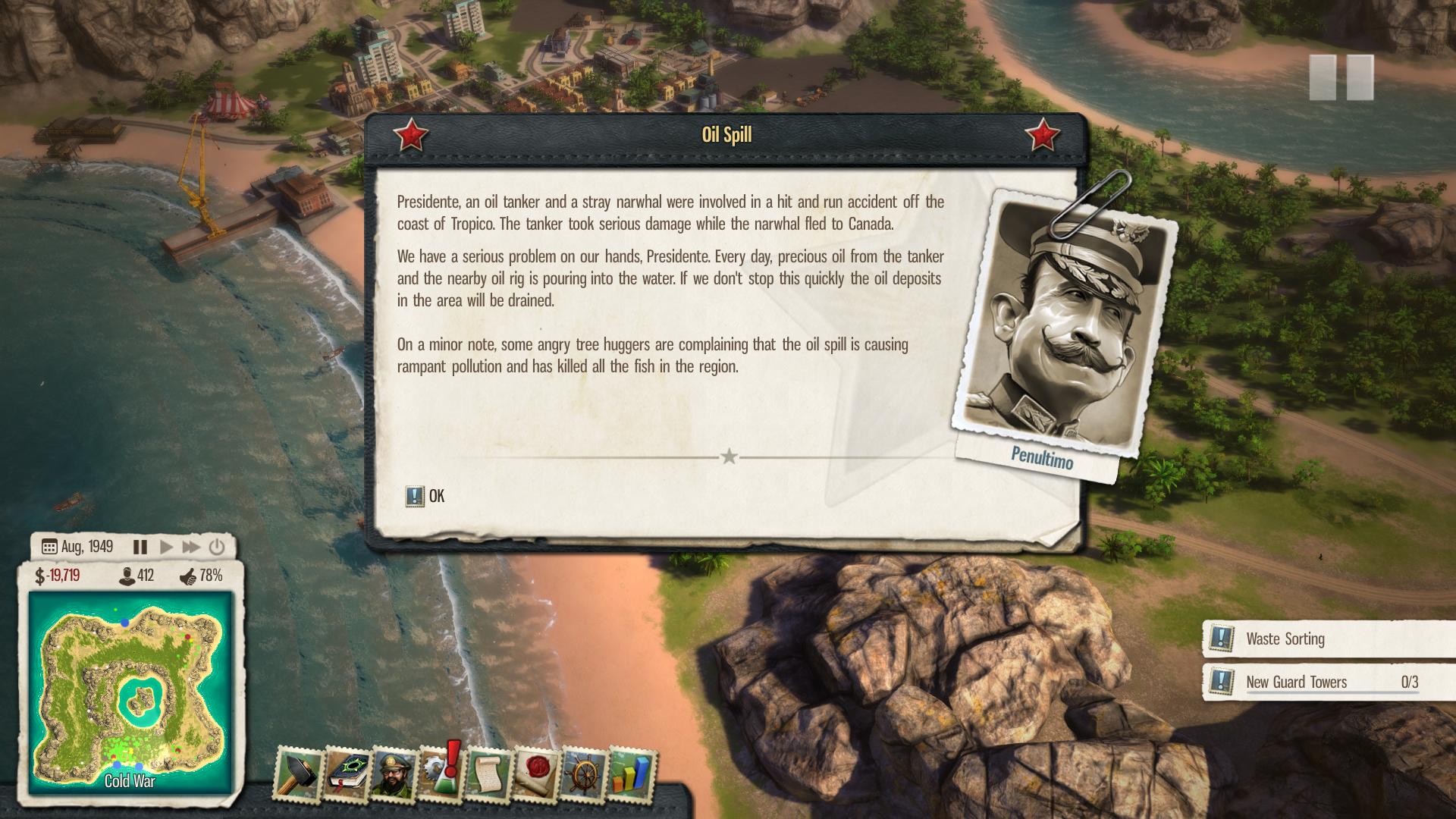This screenshot has width=1456, height=819.
Task: Confirm the Oil Spill message with OK
Action: 426,496
